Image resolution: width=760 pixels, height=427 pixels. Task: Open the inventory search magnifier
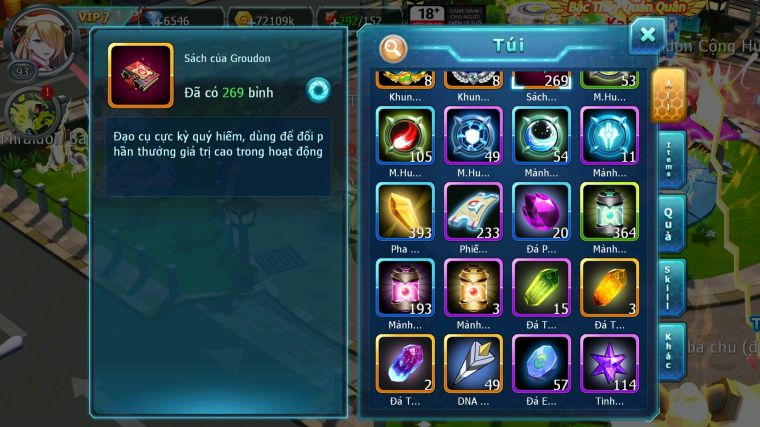[x=394, y=47]
